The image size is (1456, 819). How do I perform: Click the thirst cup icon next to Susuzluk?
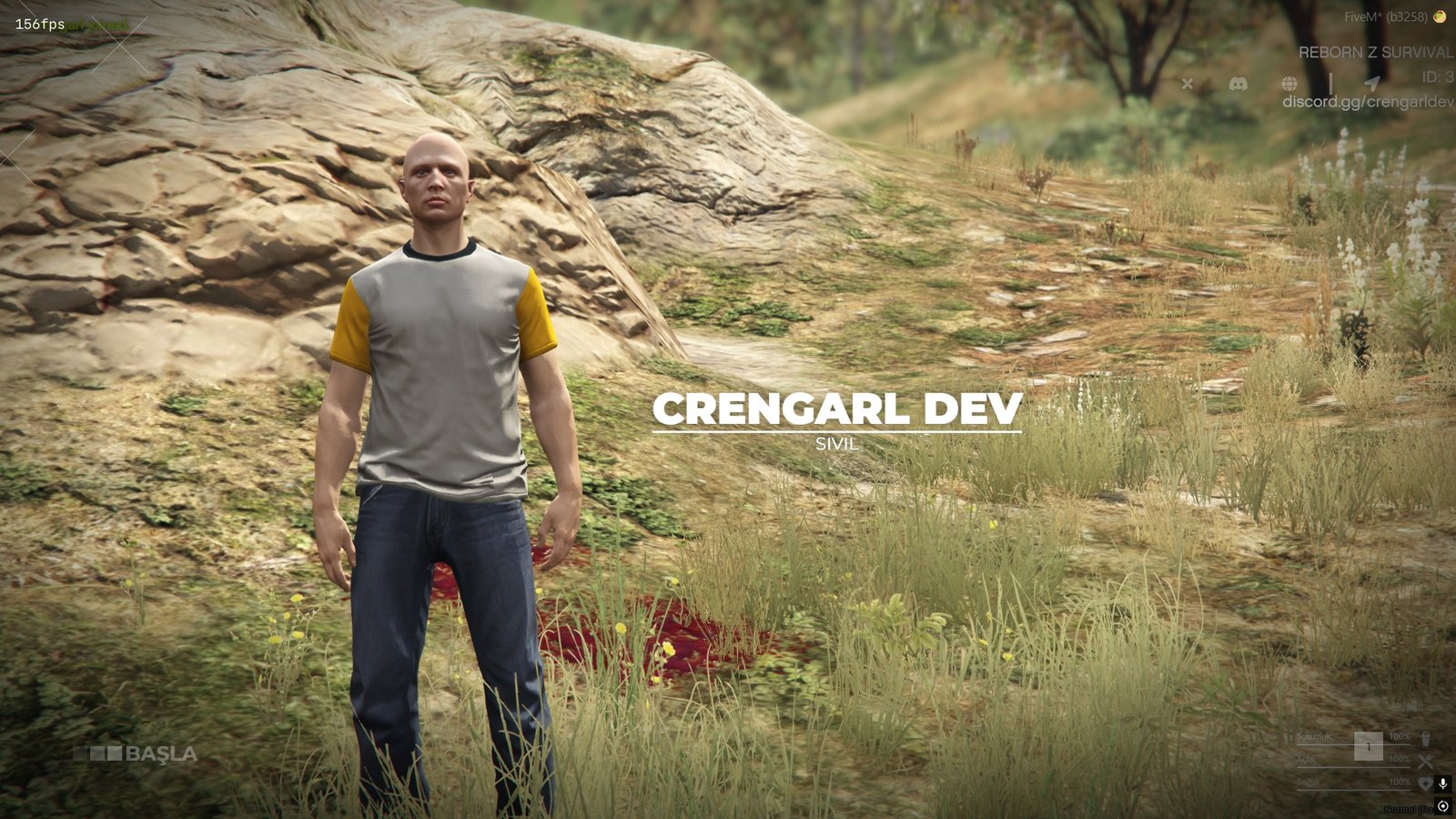(x=1426, y=740)
